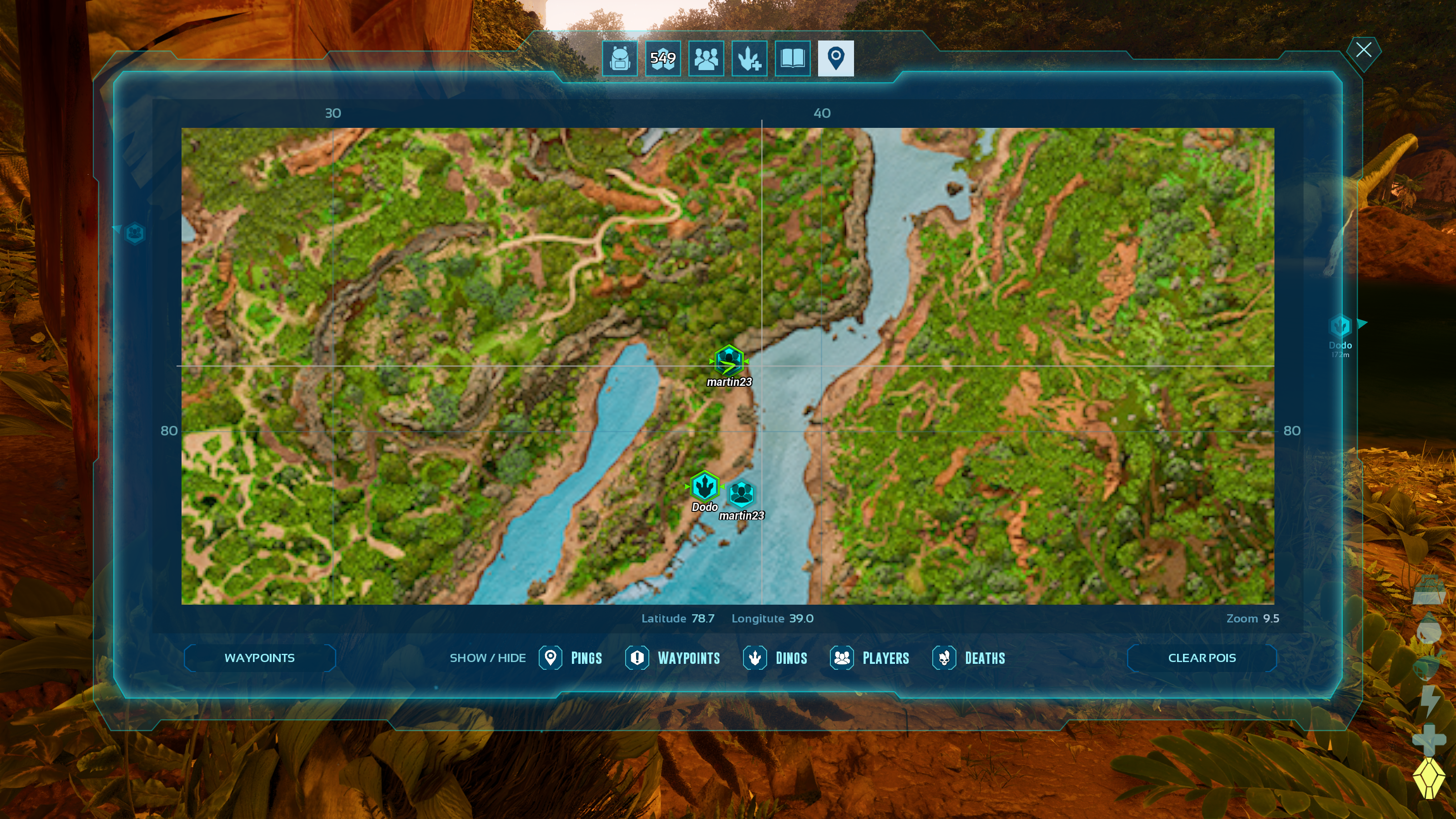This screenshot has height=819, width=1456.
Task: Select the map pin tab
Action: pyautogui.click(x=835, y=58)
